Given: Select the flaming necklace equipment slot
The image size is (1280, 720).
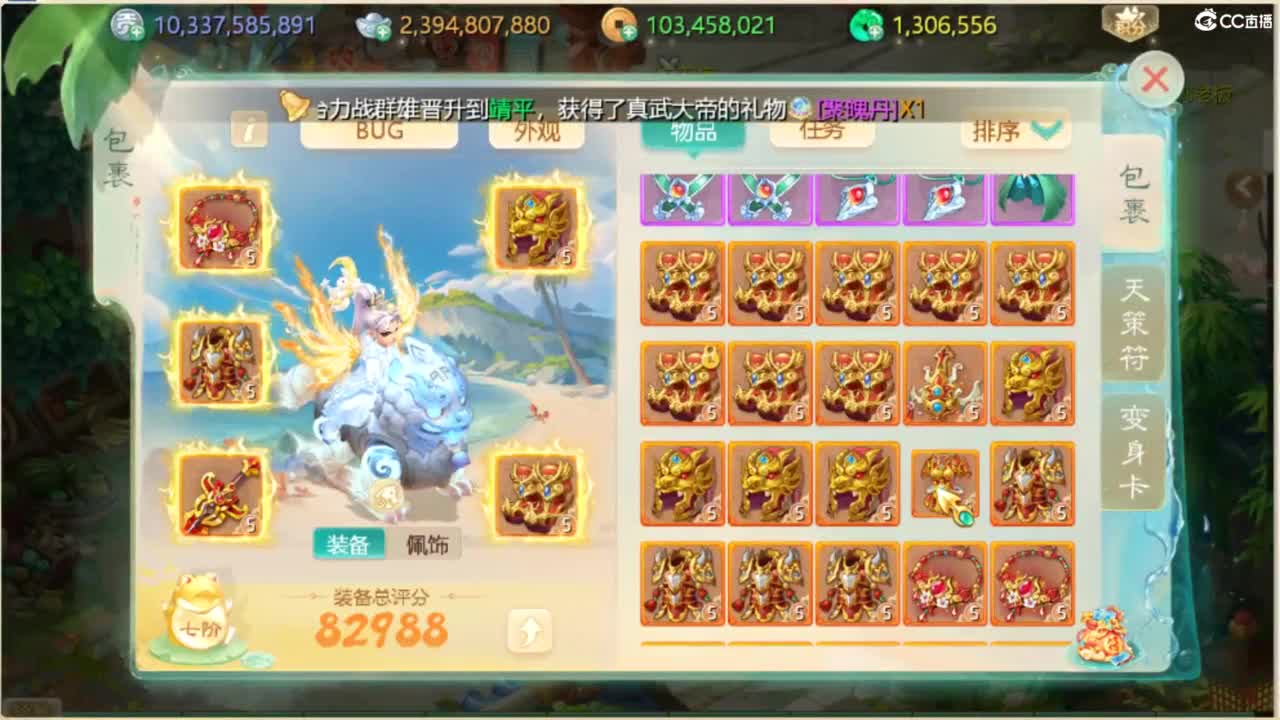Looking at the screenshot, I should 221,228.
